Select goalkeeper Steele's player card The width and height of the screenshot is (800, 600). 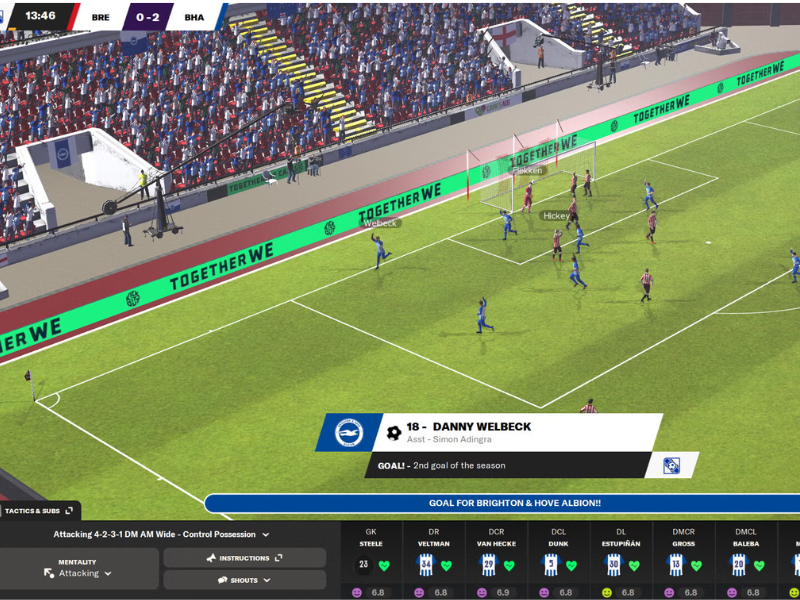(371, 561)
